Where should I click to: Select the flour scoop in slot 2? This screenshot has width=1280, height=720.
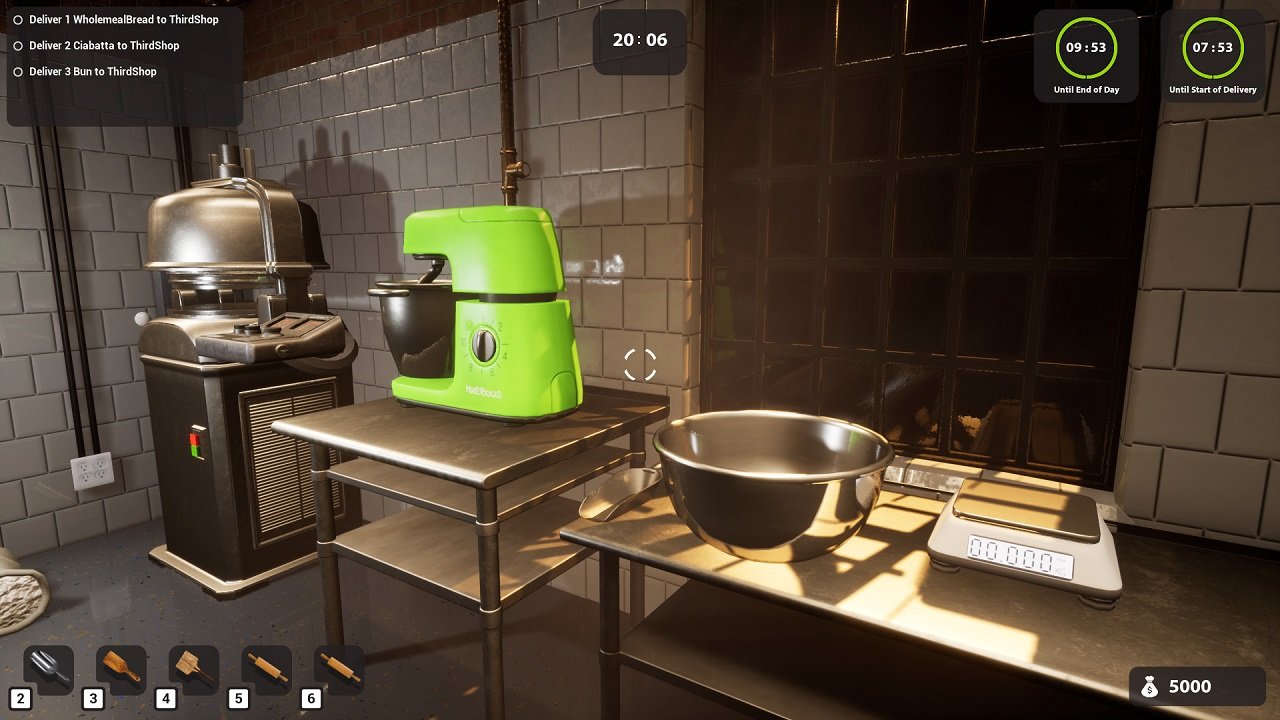click(x=46, y=670)
